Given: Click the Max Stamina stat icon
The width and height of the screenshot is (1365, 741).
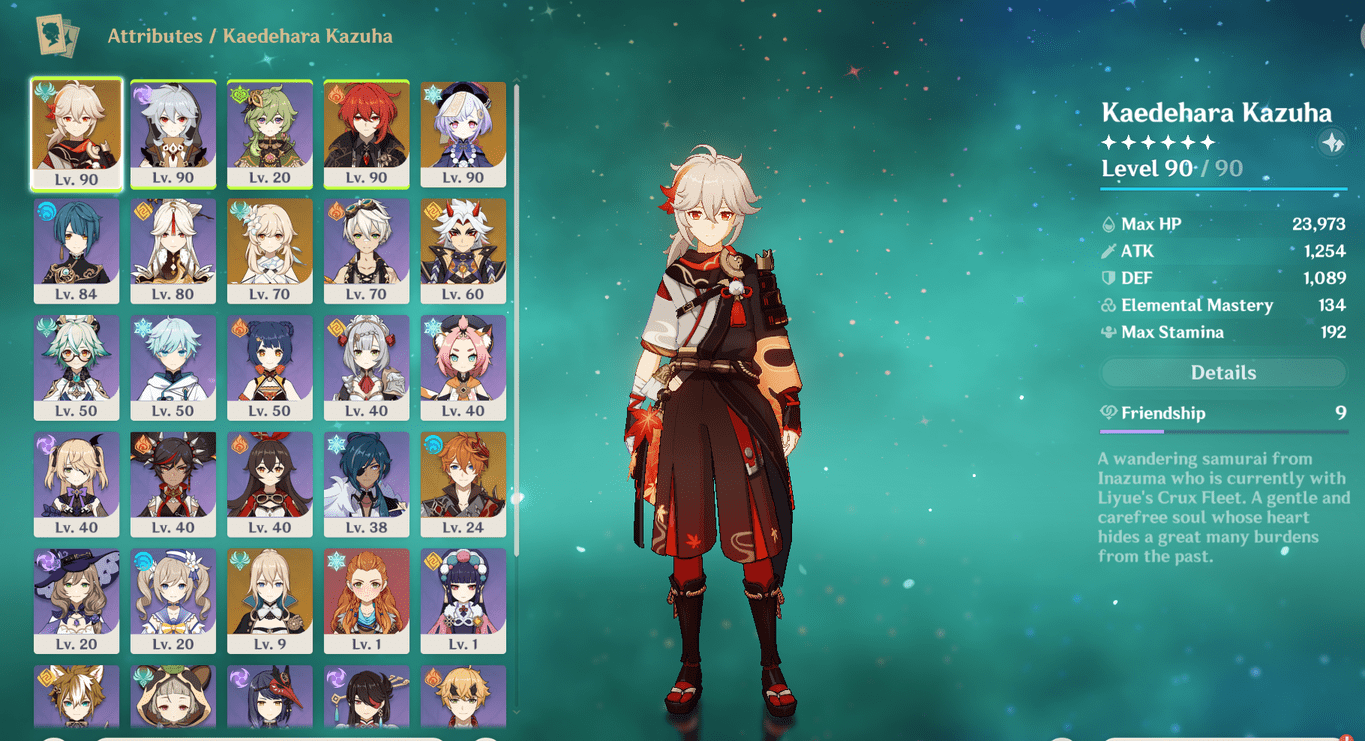Looking at the screenshot, I should pyautogui.click(x=1109, y=332).
